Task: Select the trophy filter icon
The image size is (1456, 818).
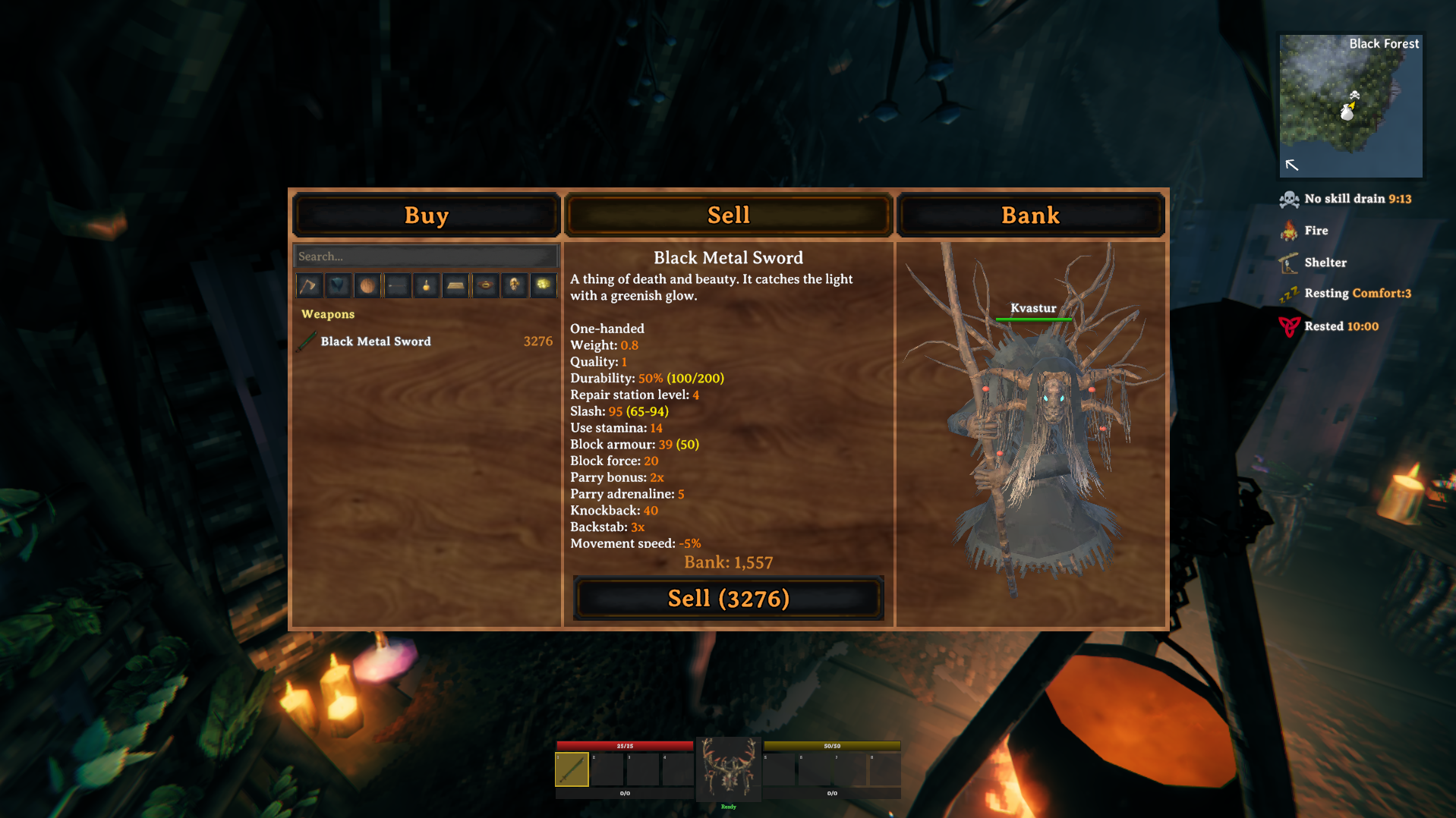Action: click(x=515, y=285)
